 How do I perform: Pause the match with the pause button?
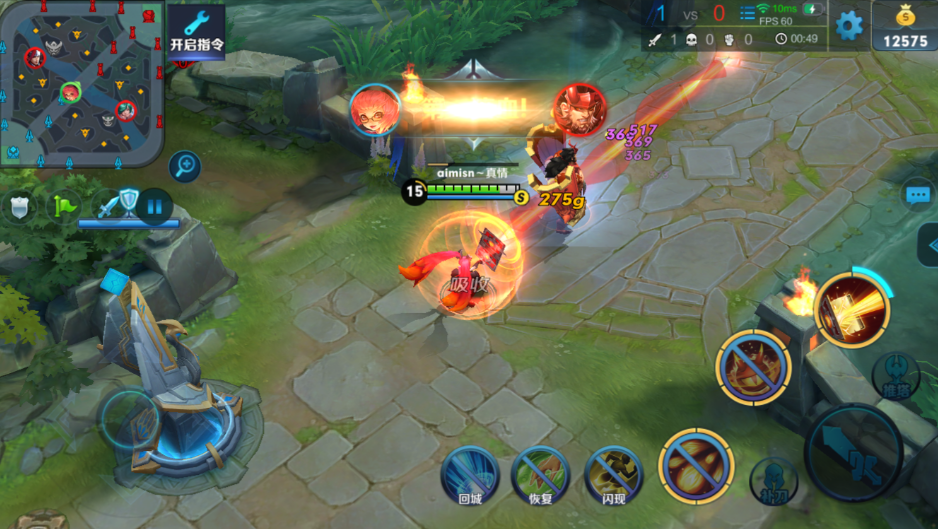tap(154, 207)
